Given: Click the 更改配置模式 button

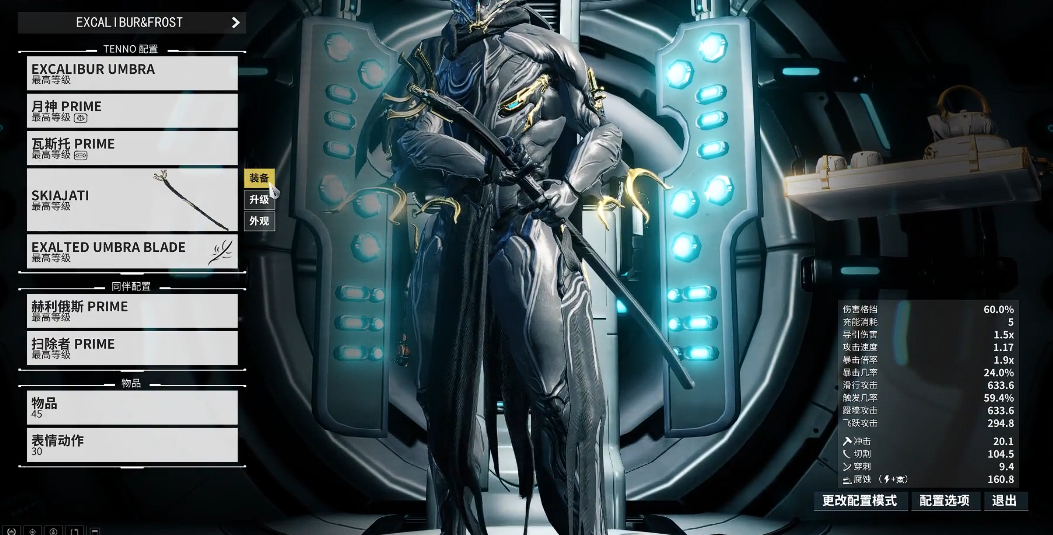Looking at the screenshot, I should pyautogui.click(x=859, y=501).
